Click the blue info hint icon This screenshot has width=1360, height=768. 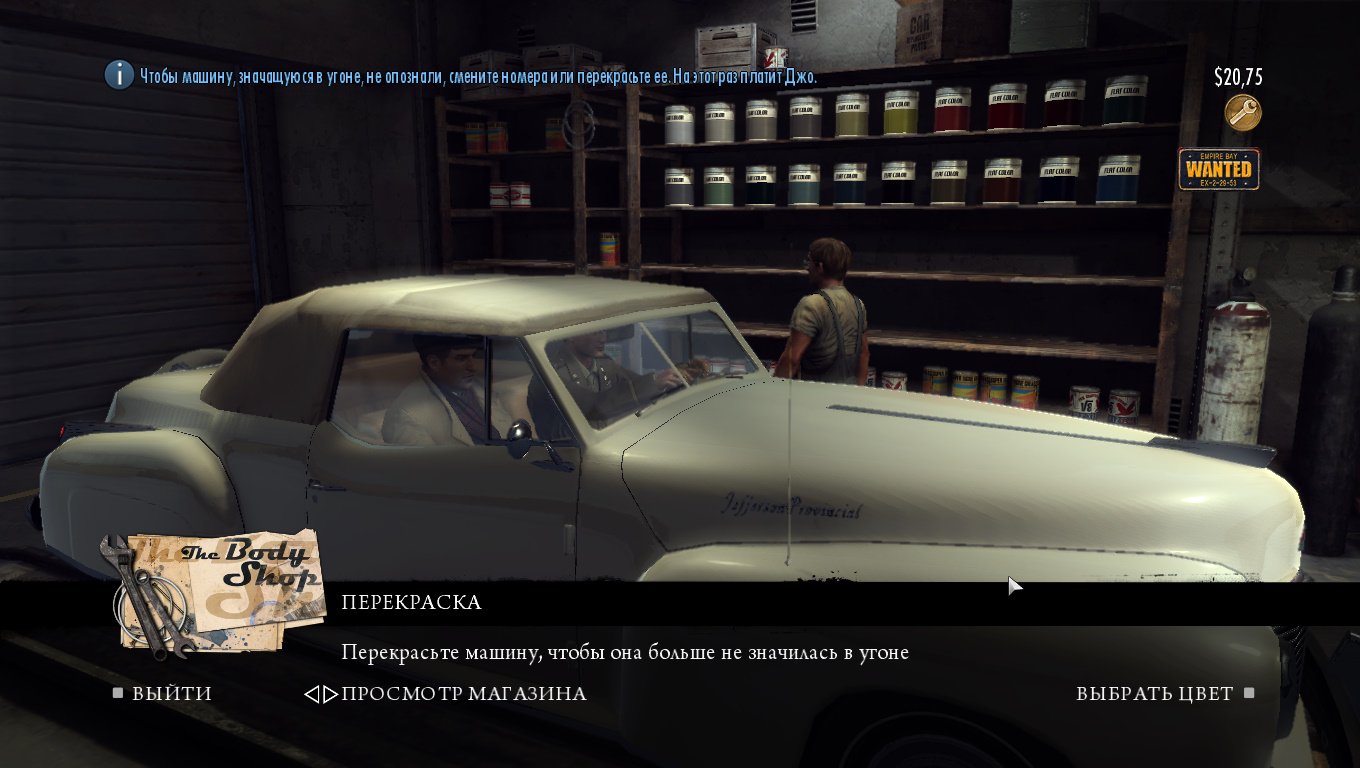119,75
